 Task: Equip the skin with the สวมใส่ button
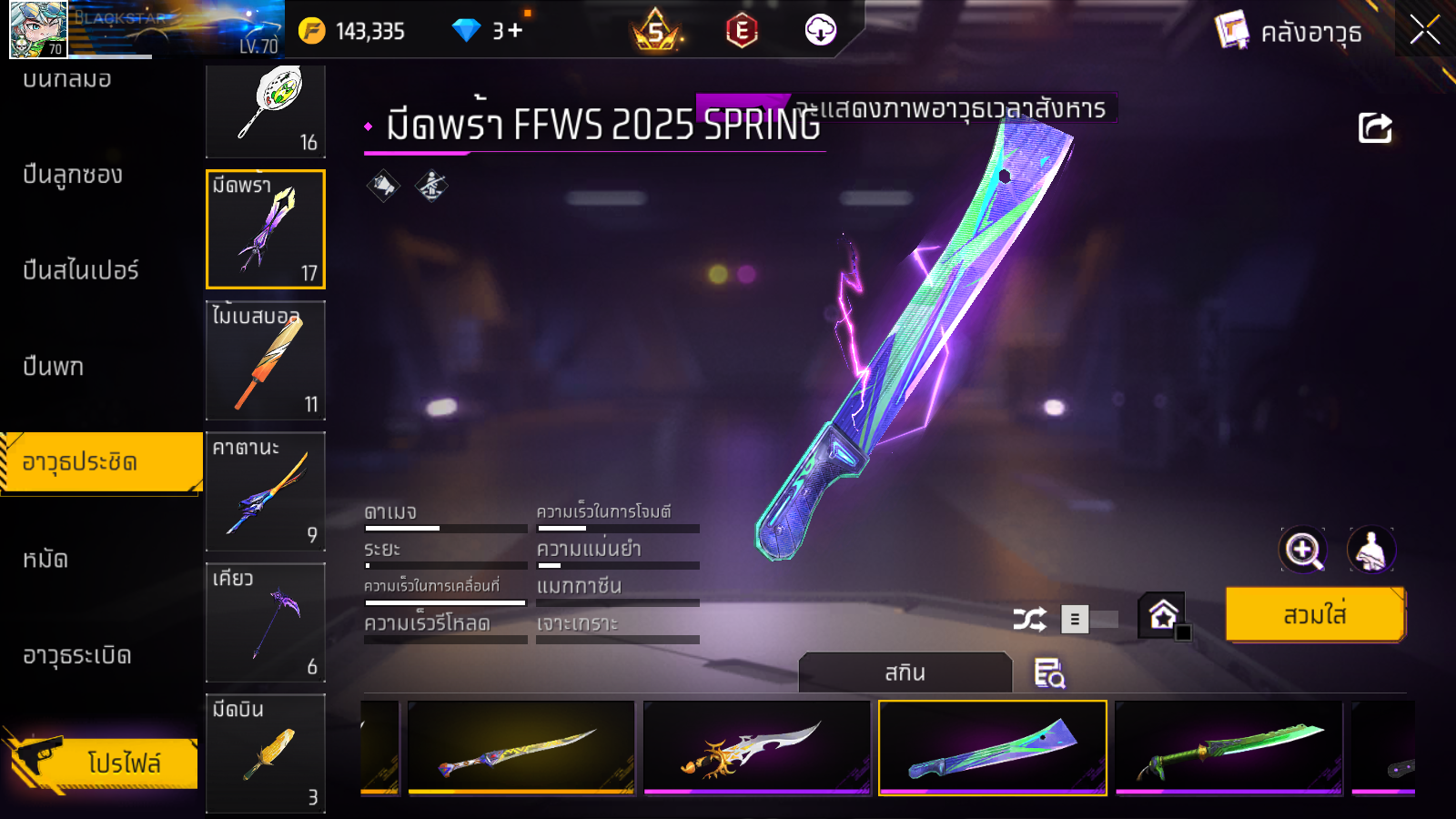[x=1315, y=615]
